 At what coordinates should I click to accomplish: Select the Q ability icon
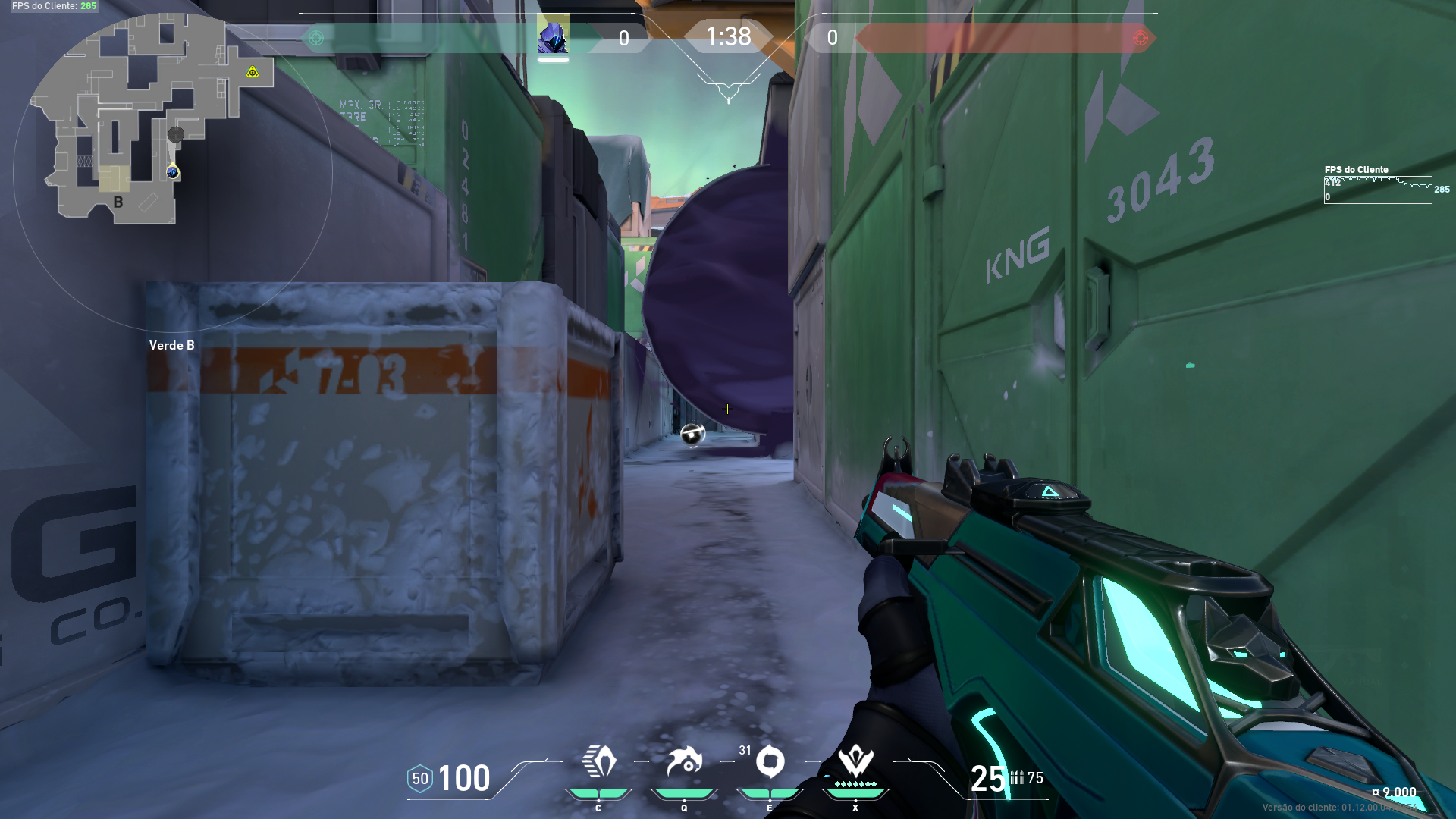[685, 761]
